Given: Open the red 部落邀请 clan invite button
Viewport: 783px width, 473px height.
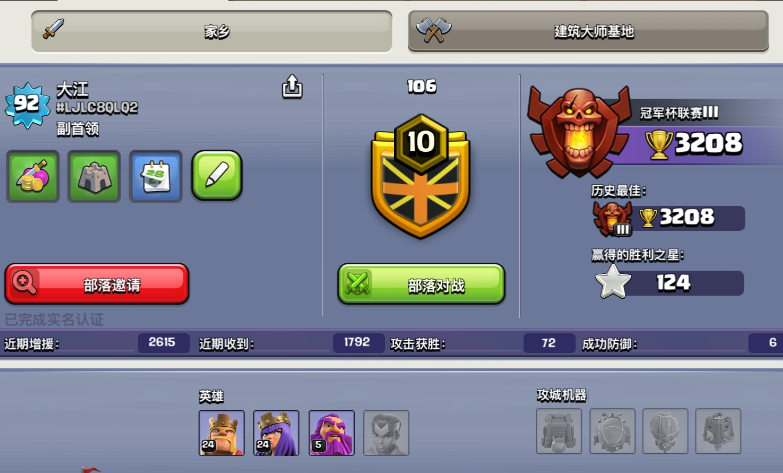Looking at the screenshot, I should (97, 284).
